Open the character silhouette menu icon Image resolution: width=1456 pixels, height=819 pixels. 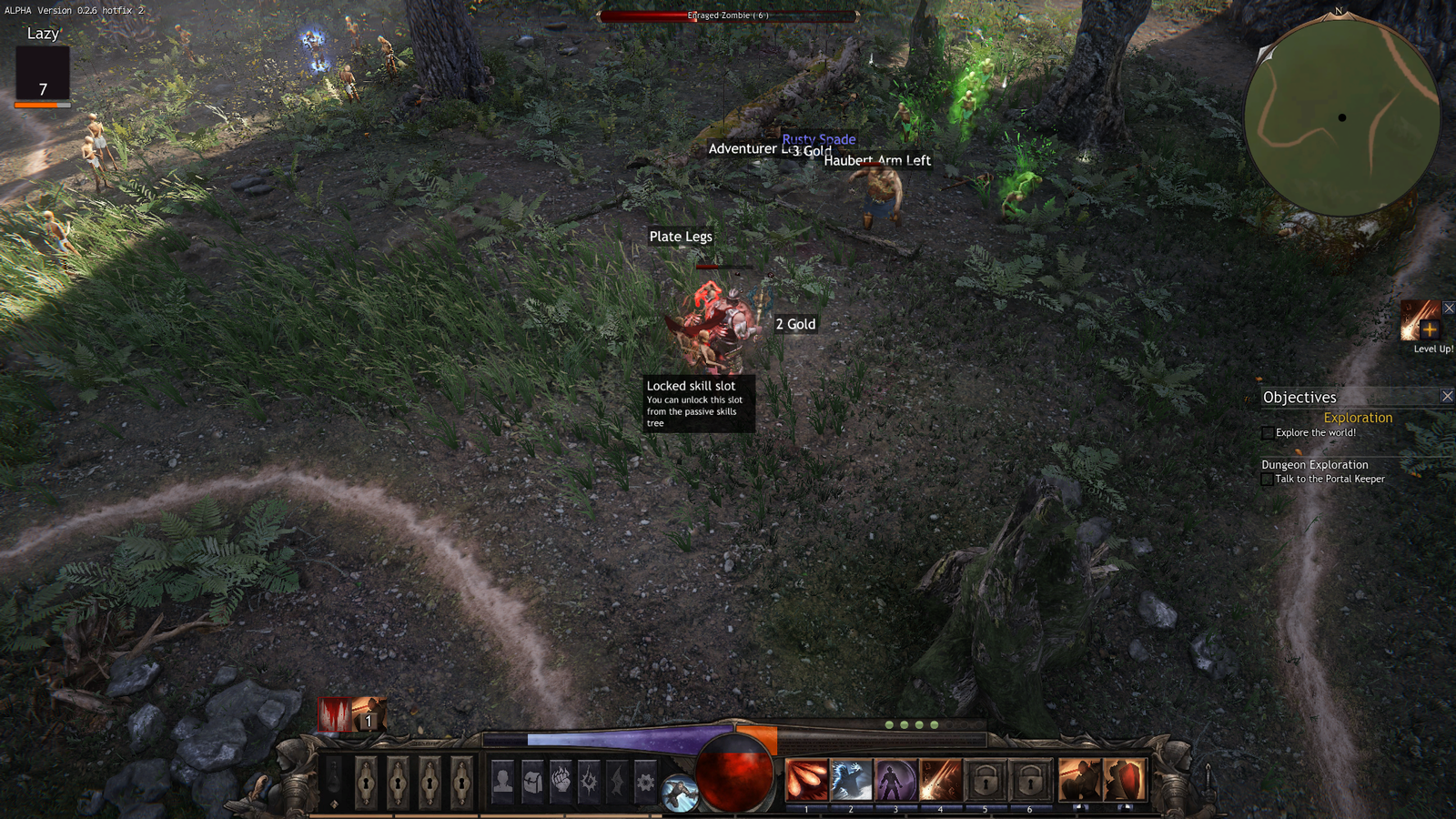pyautogui.click(x=502, y=781)
